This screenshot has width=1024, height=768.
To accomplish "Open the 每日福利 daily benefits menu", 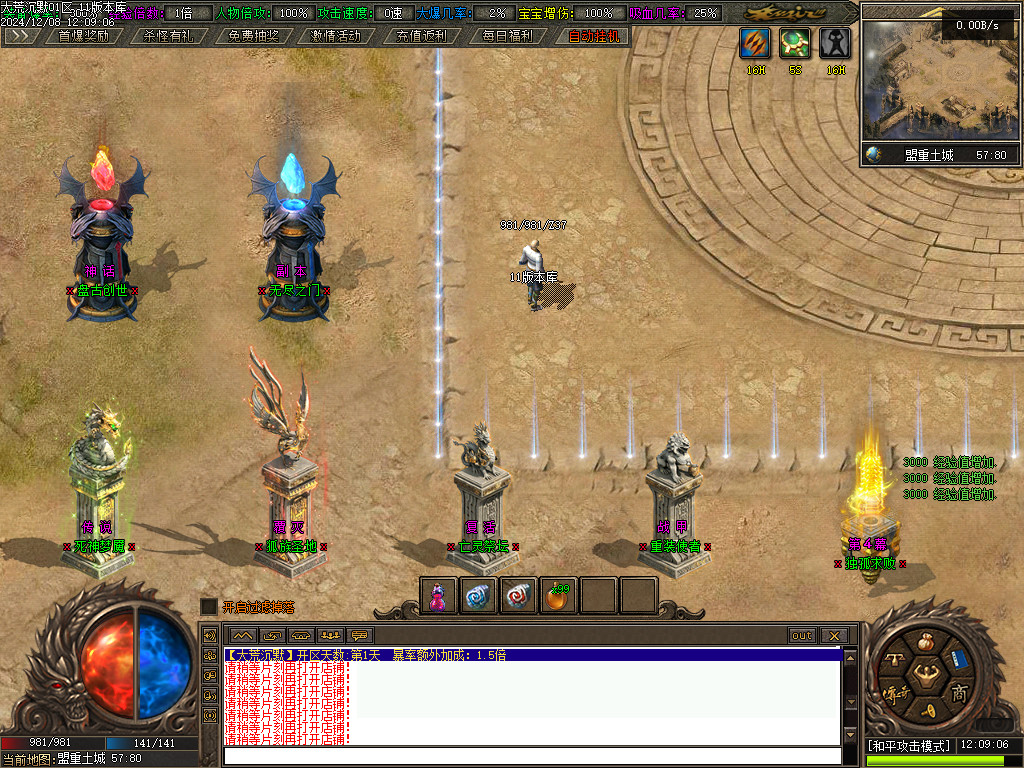I will [506, 36].
